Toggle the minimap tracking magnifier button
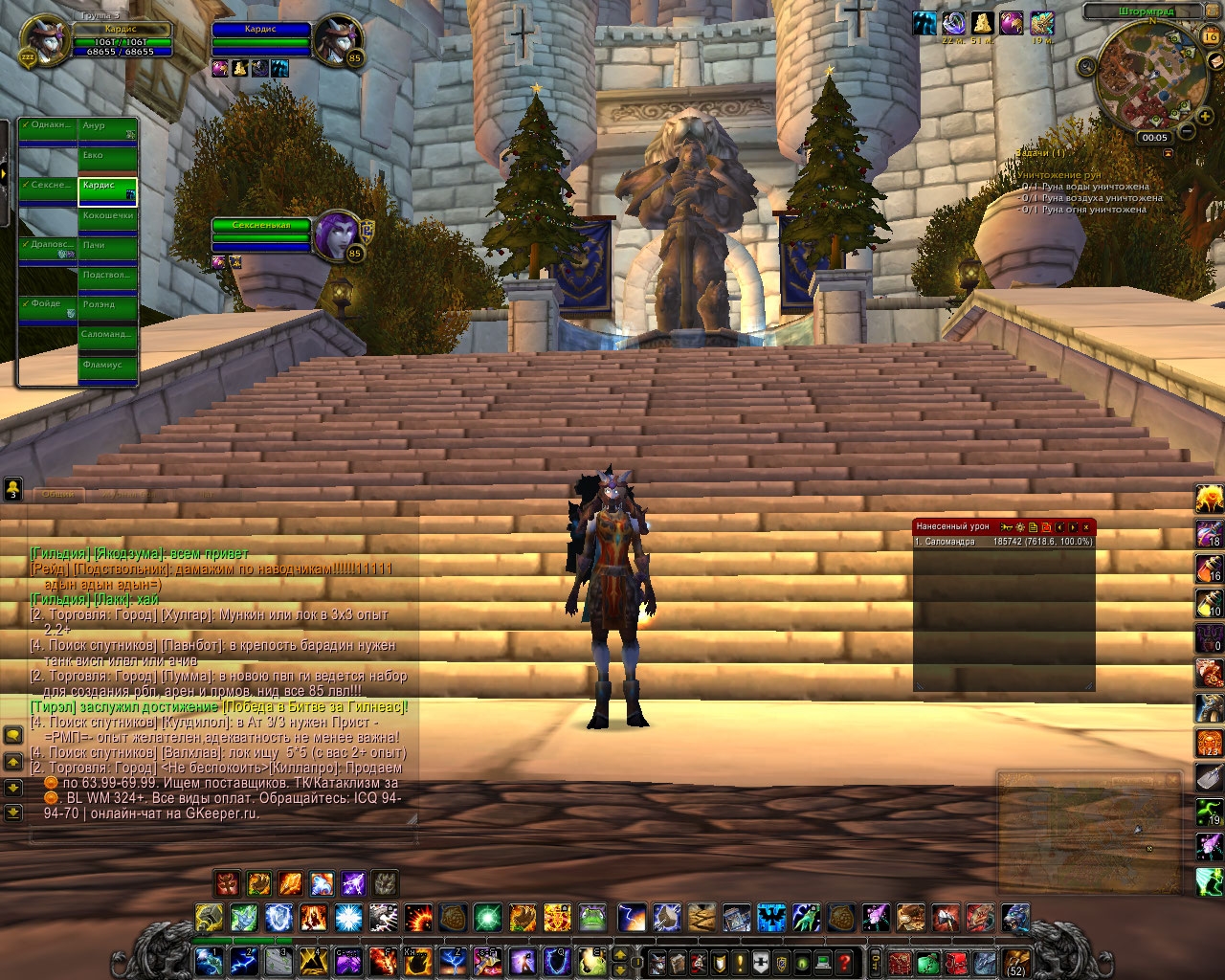Viewport: 1225px width, 980px height. [x=1086, y=66]
